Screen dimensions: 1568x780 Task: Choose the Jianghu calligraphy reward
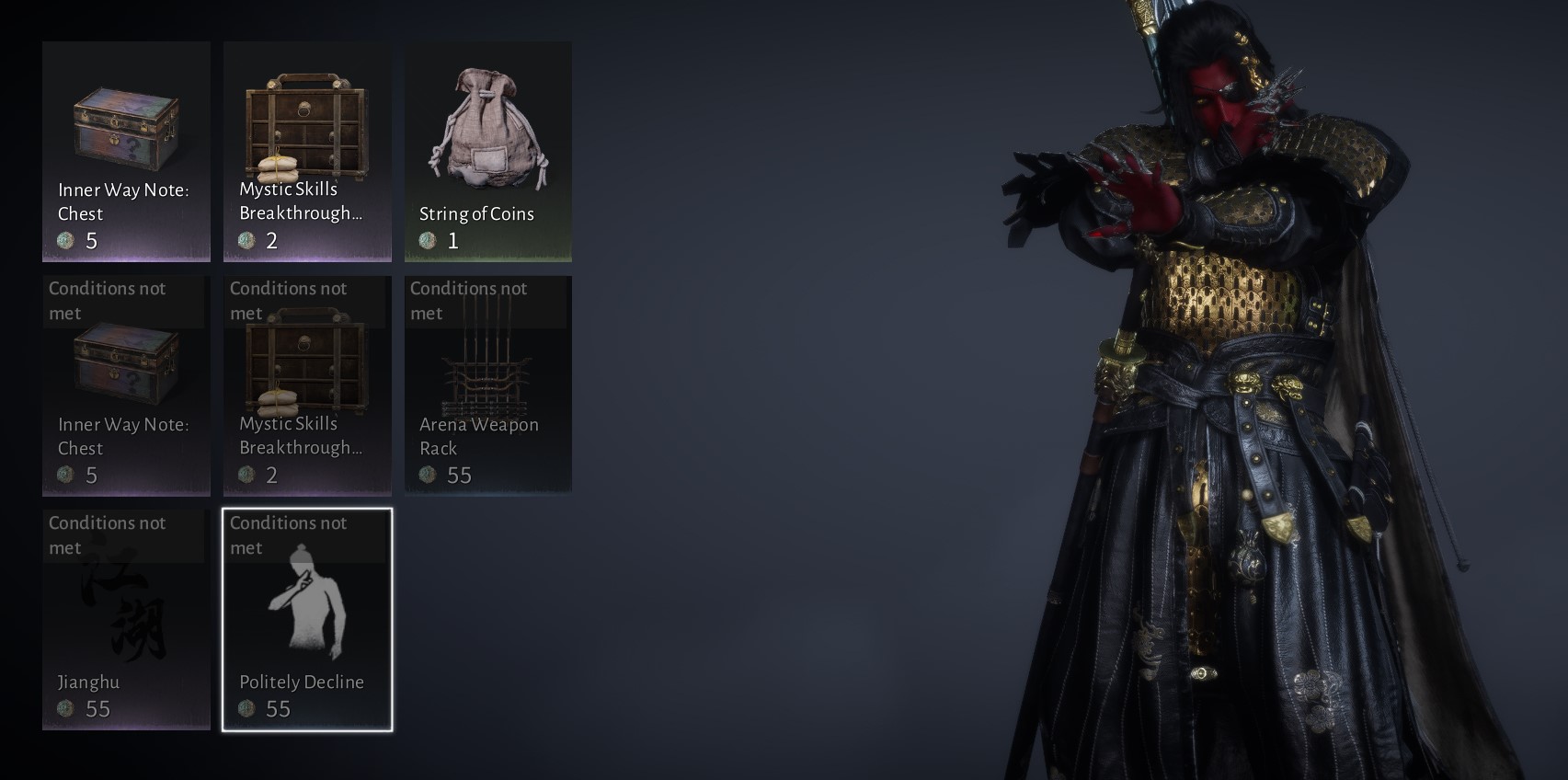tap(126, 621)
